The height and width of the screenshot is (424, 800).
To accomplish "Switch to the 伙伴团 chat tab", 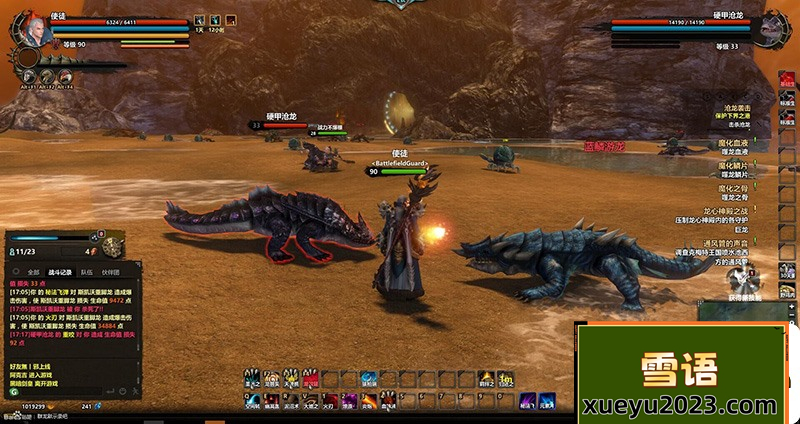I will pos(112,271).
